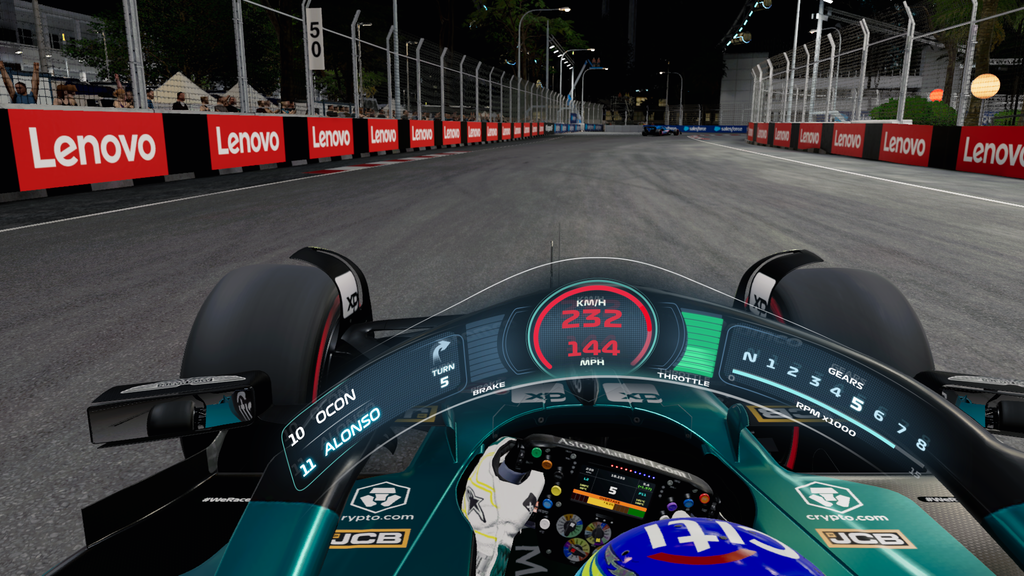Select the OCON row in position list
1024x576 pixels.
click(323, 421)
